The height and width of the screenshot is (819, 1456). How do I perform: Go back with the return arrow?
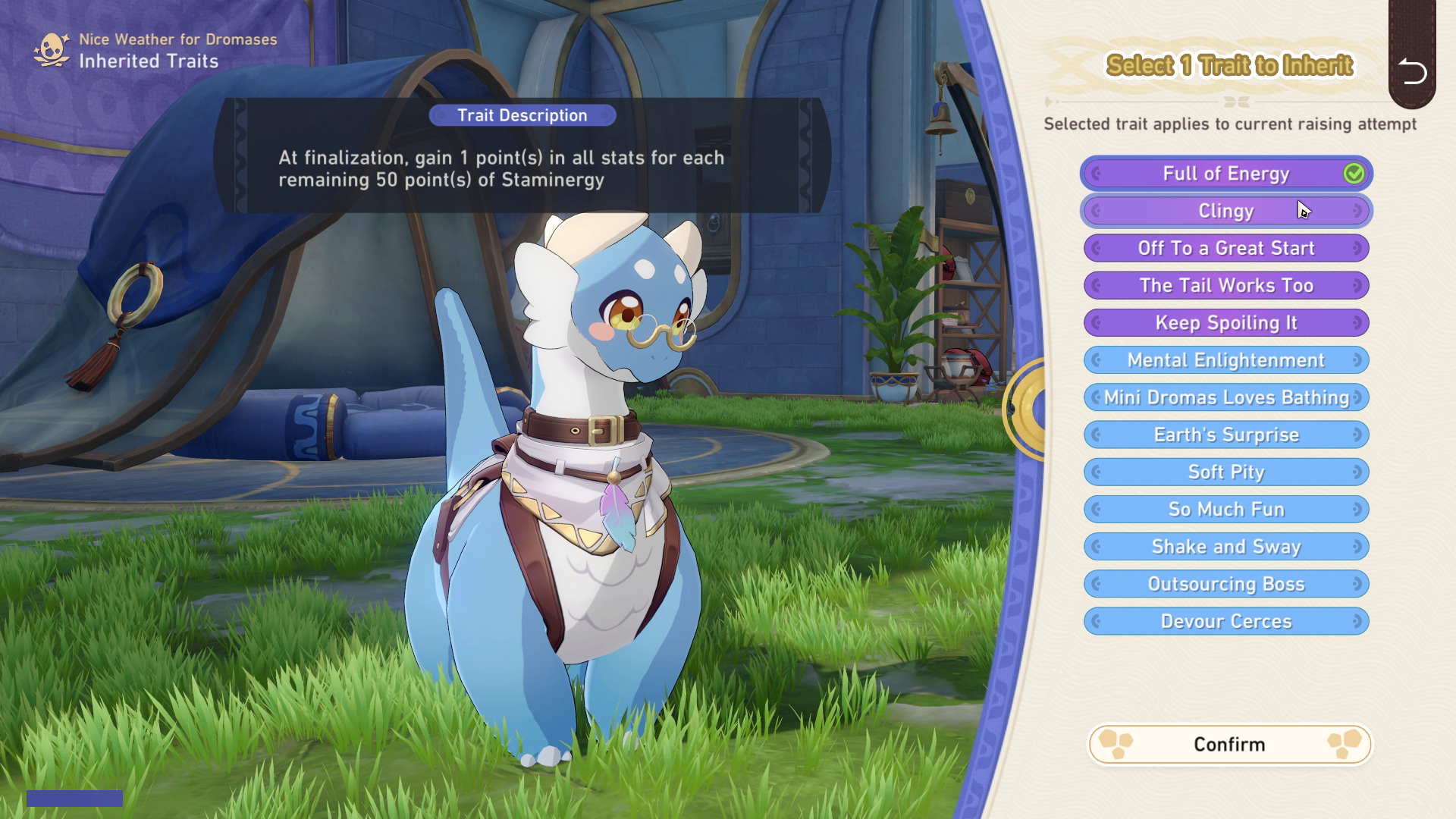click(x=1411, y=72)
